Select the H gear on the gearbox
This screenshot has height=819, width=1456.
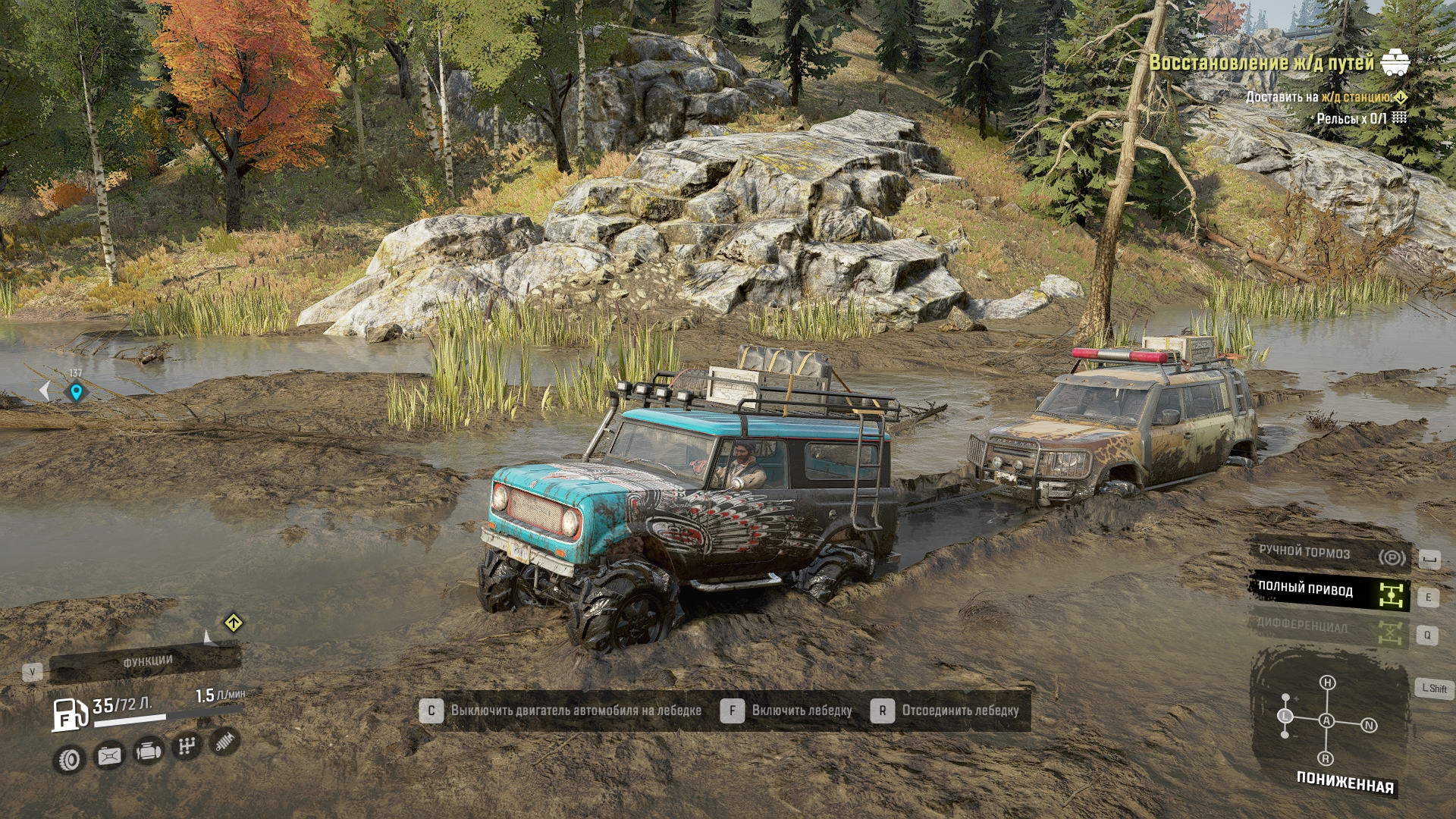pos(1327,682)
